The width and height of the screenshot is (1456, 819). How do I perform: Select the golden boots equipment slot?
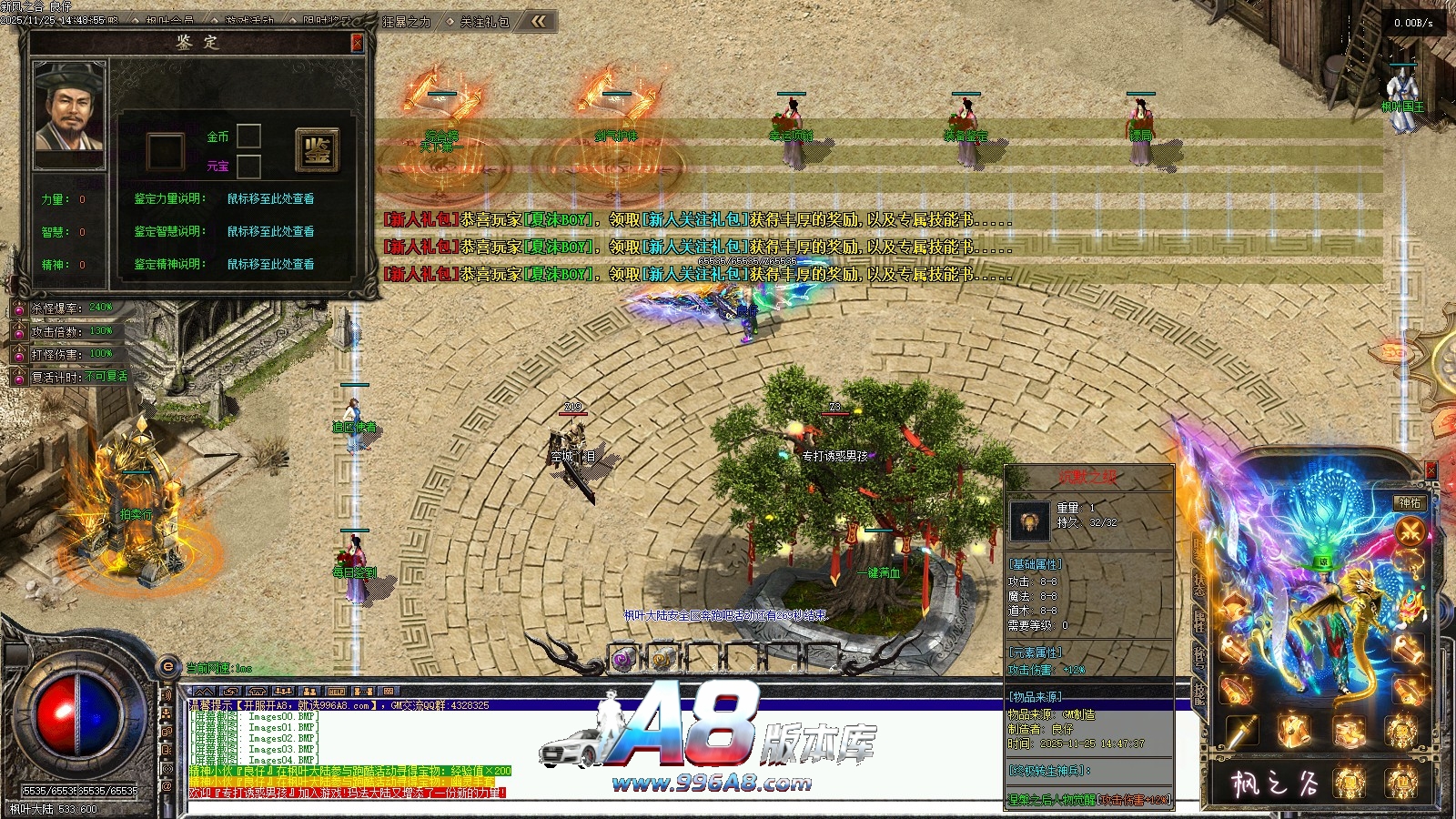[x=1349, y=731]
